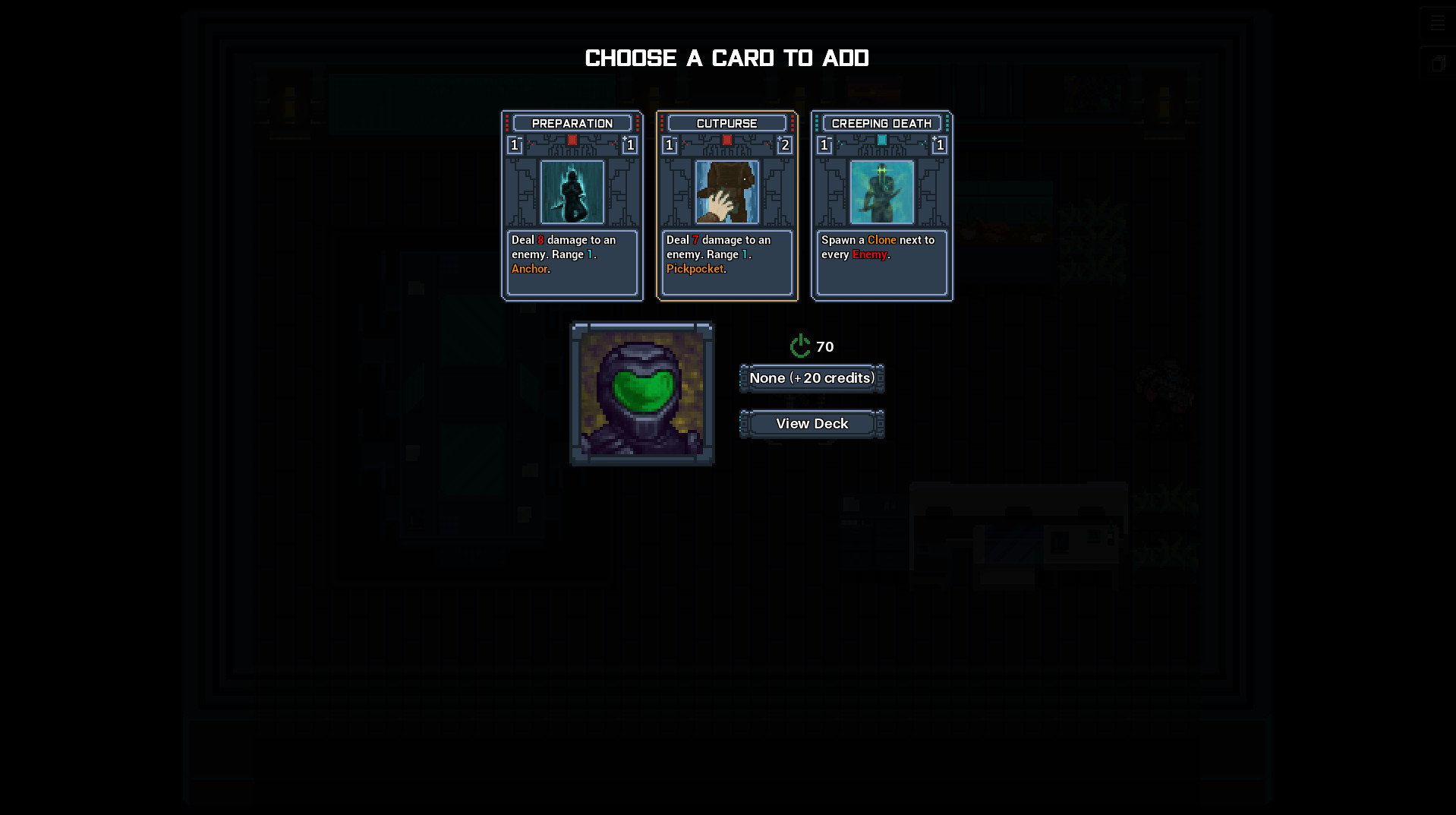Click the +2 value on Cutpurse card

click(785, 146)
